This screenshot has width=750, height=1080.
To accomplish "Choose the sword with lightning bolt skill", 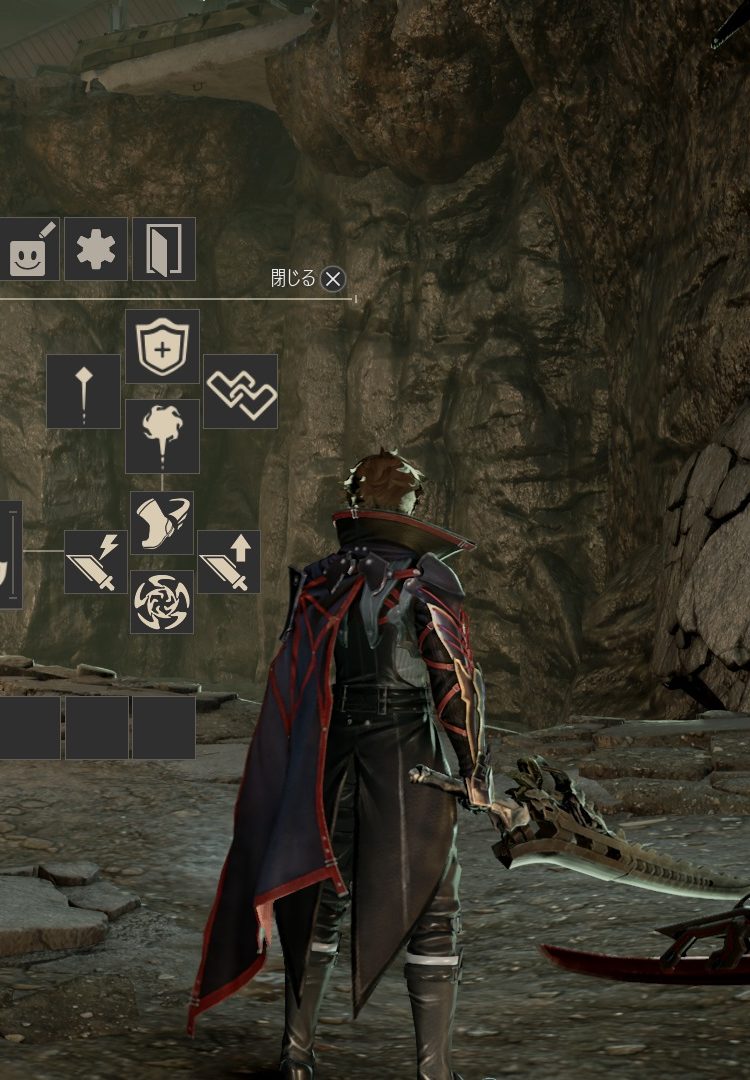I will [96, 562].
